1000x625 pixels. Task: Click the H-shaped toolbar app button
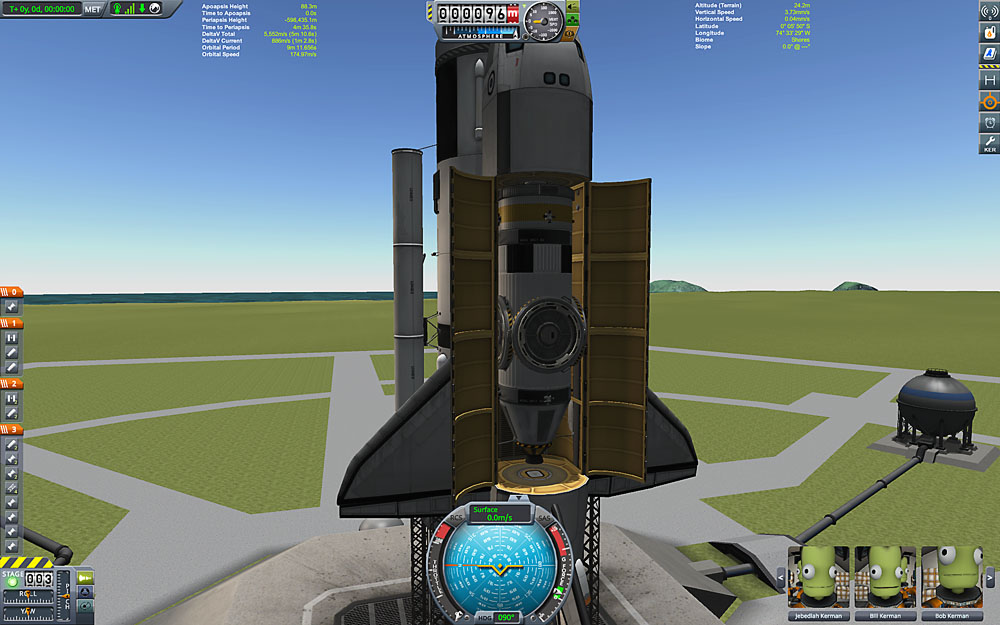click(988, 79)
